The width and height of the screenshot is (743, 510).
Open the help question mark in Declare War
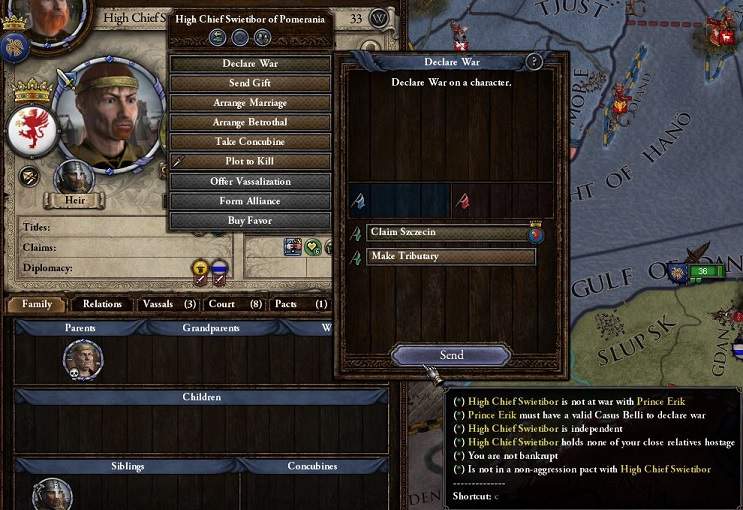point(534,62)
